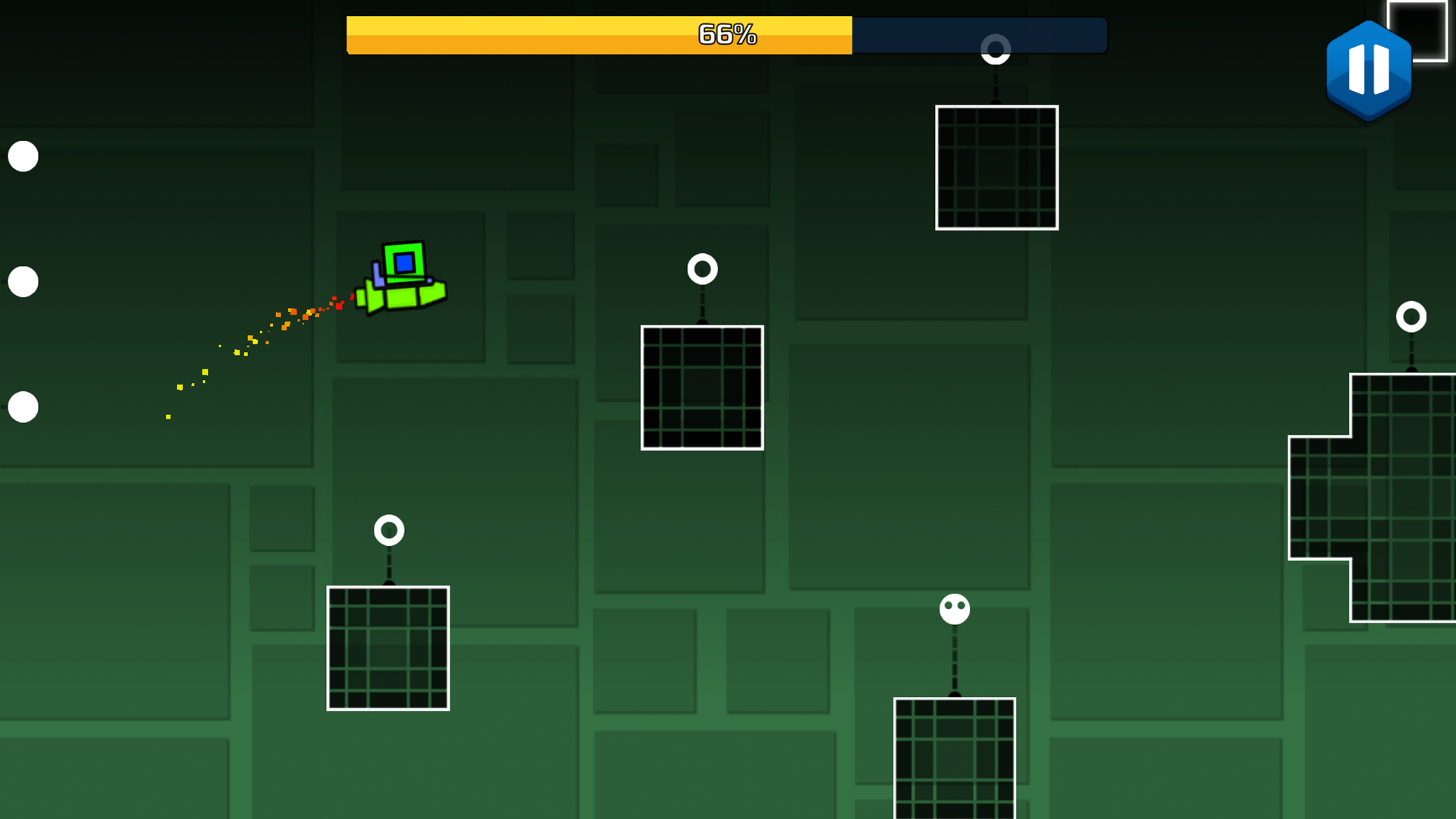Toggle the bottom white dot on the left

[x=23, y=407]
